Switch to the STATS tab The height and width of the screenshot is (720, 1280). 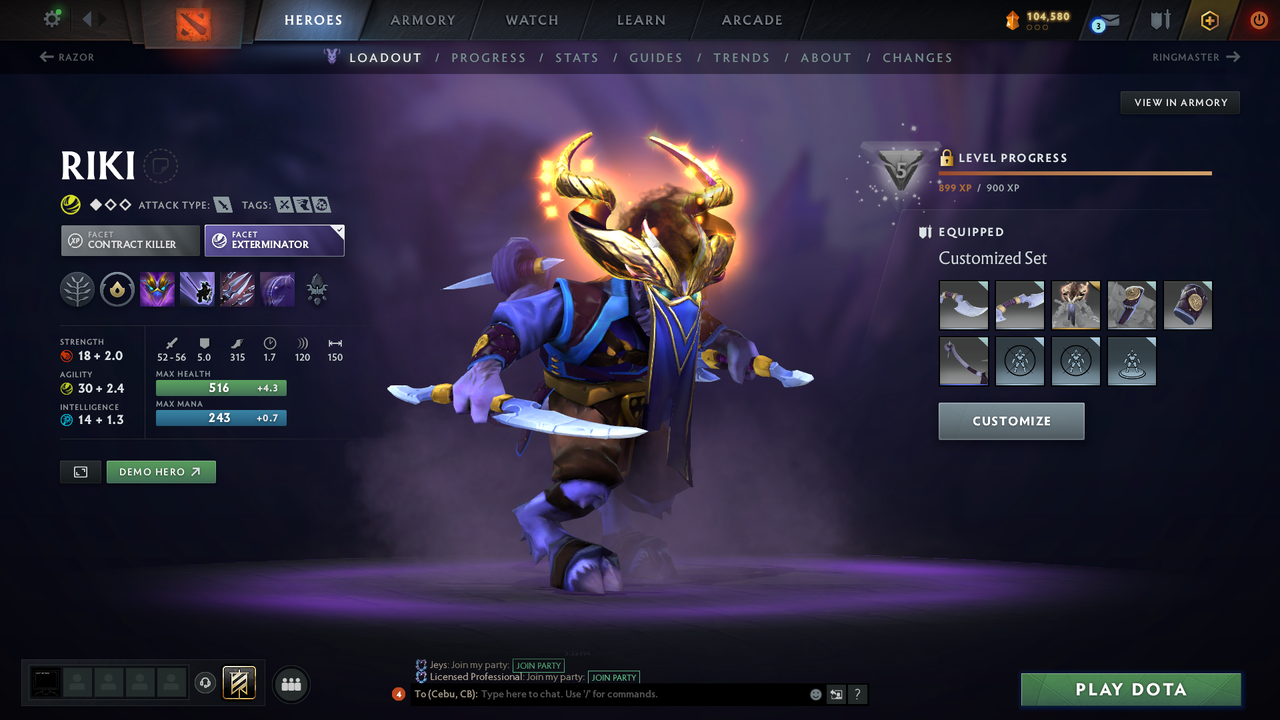click(x=577, y=57)
